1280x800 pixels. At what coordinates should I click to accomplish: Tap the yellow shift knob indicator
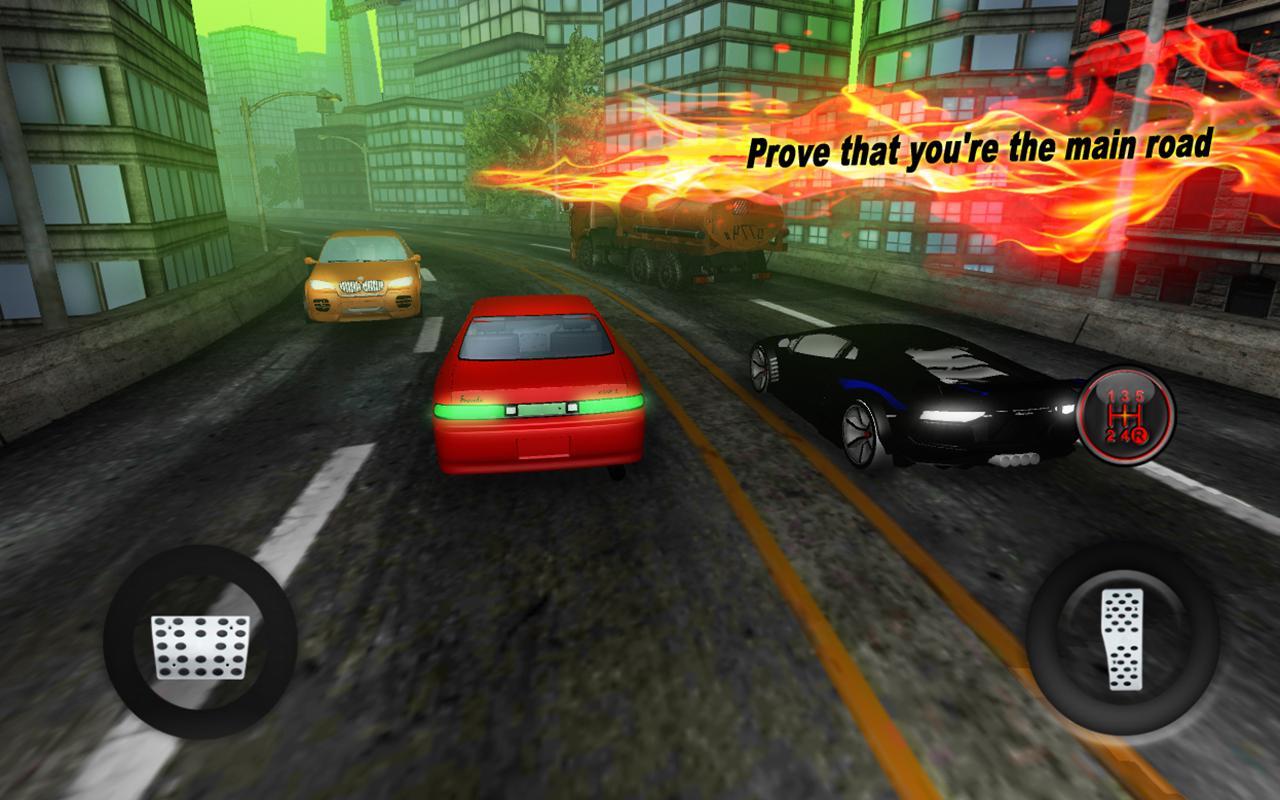[x=1124, y=415]
